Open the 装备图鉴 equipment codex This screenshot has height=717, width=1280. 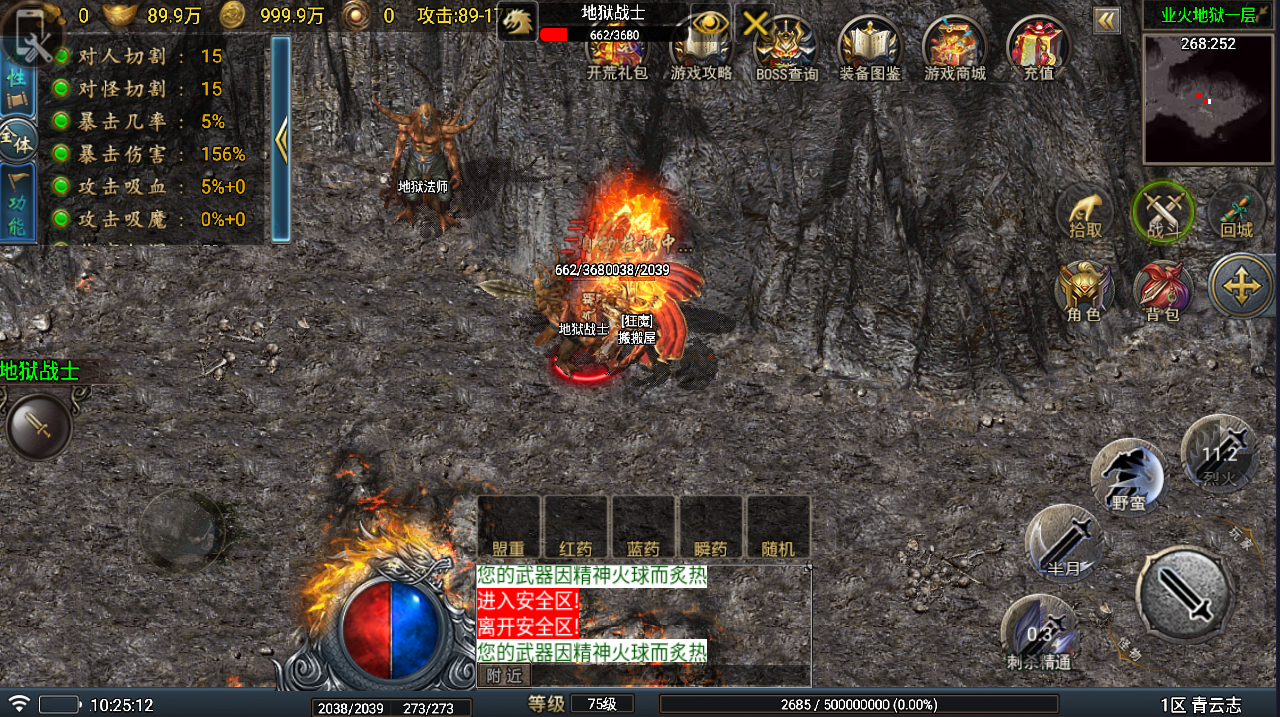pyautogui.click(x=870, y=48)
